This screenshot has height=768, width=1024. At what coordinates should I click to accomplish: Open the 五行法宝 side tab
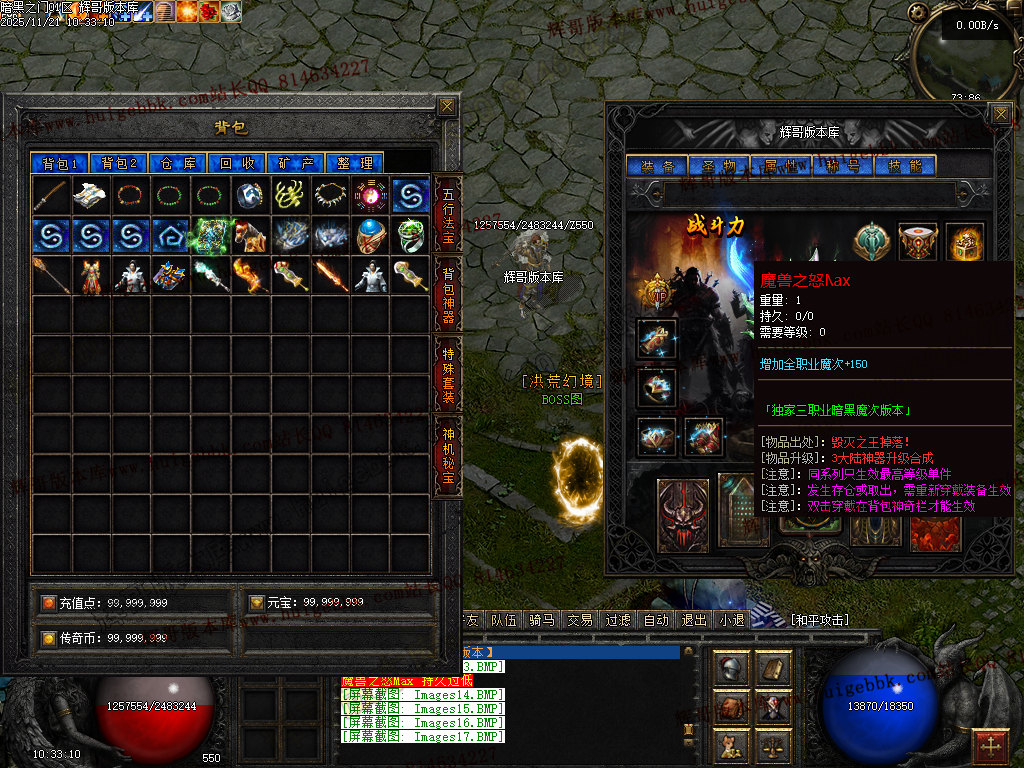click(448, 216)
